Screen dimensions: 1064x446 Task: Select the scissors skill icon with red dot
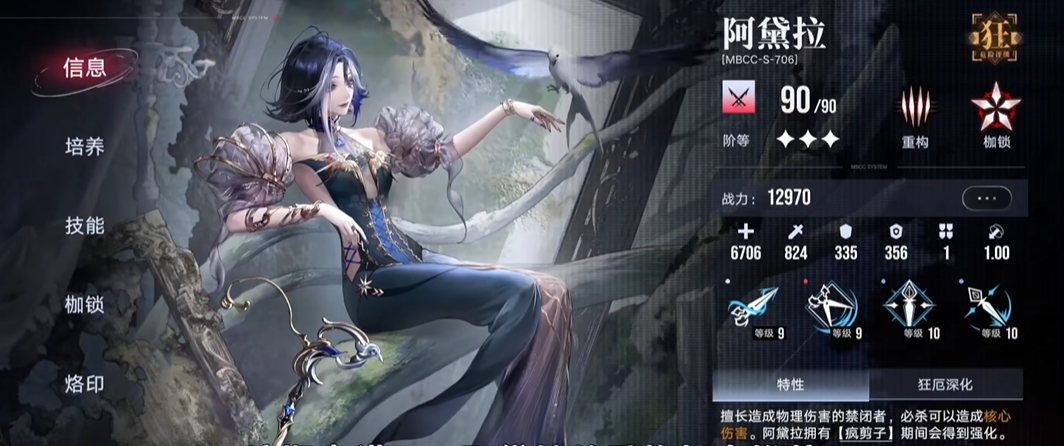[x=829, y=306]
